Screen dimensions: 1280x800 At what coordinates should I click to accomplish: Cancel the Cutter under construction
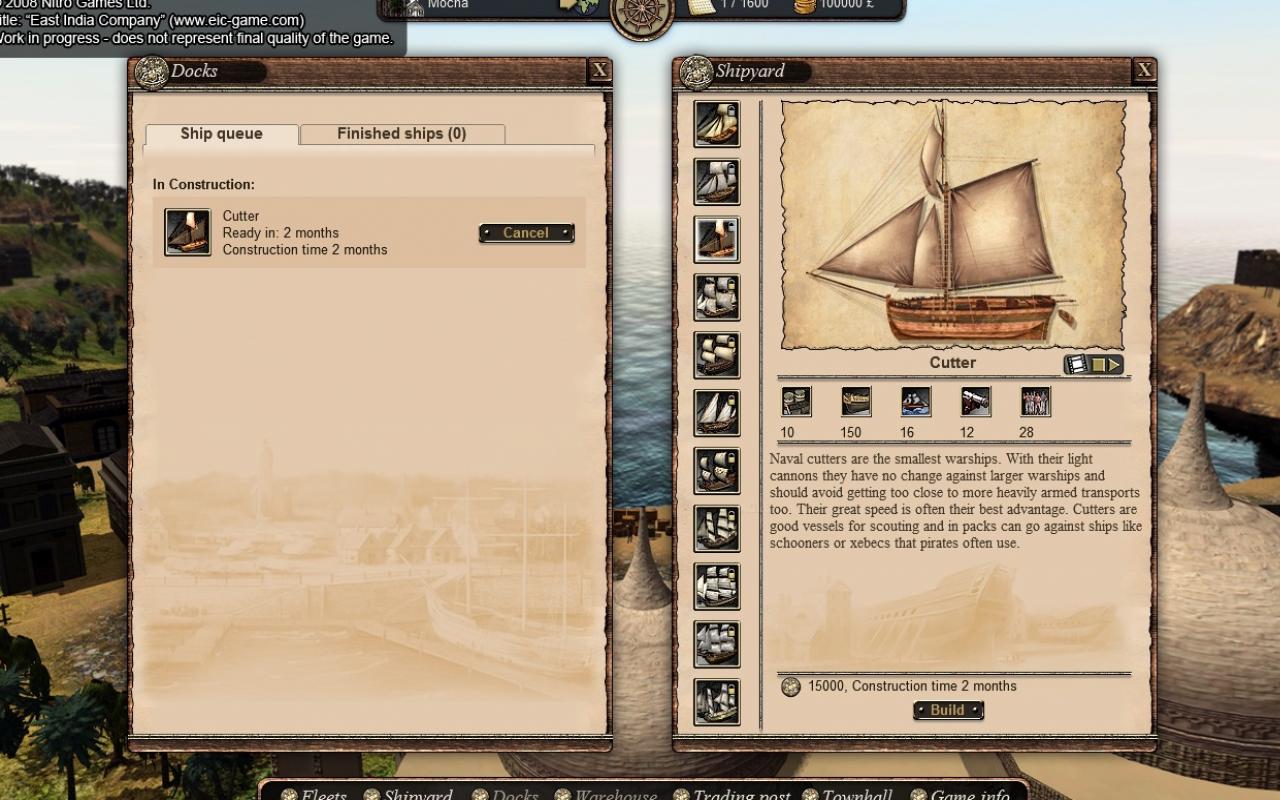tap(526, 232)
